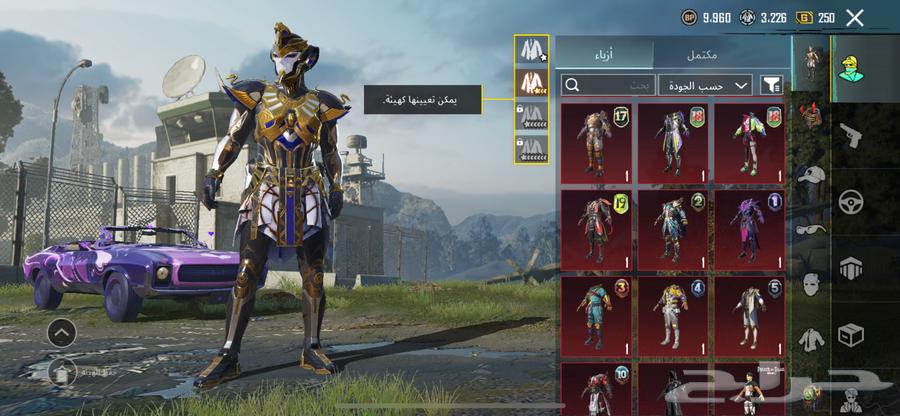
Task: Select the orange-highlighted outfit preset slot
Action: (x=529, y=81)
